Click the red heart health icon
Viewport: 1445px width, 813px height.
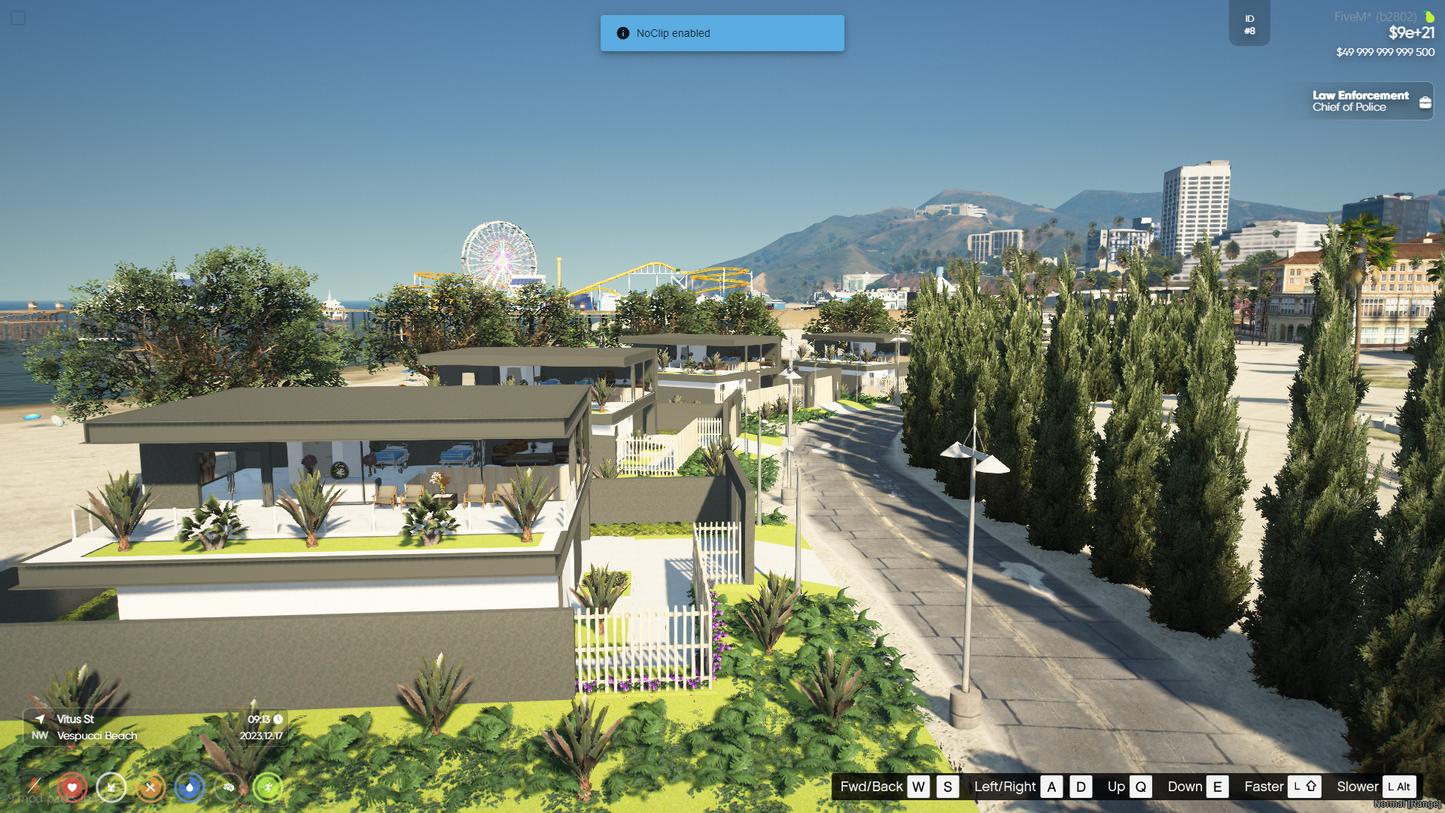tap(72, 787)
